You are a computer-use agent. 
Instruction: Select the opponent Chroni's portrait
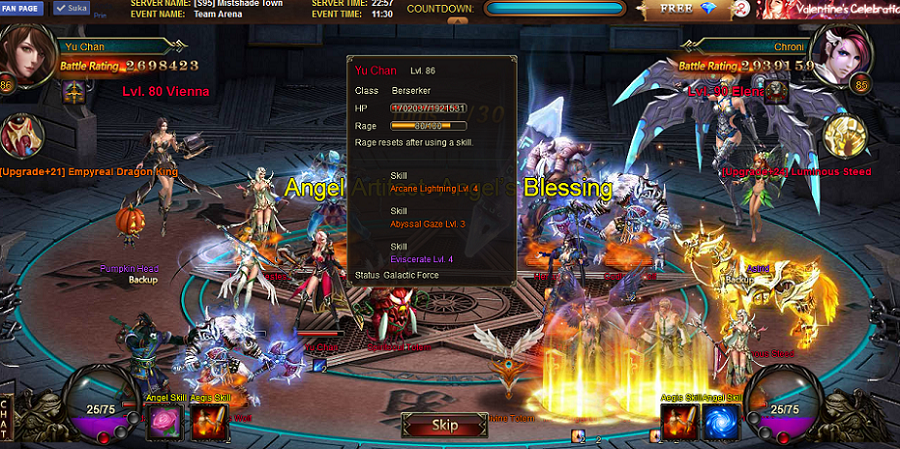843,53
